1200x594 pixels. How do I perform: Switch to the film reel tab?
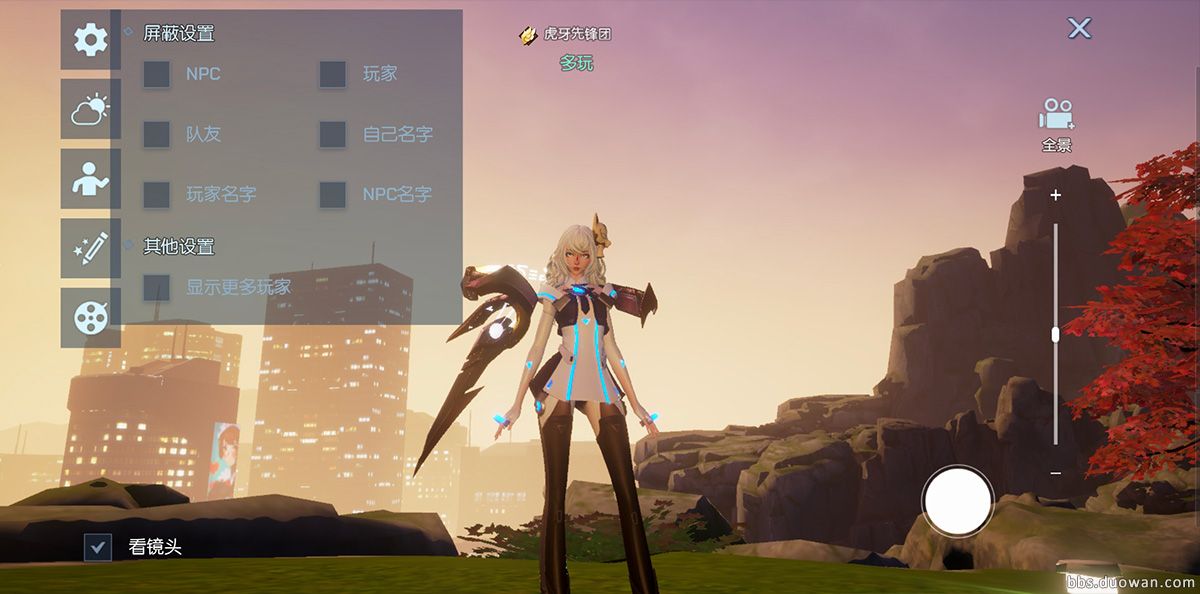tap(90, 318)
